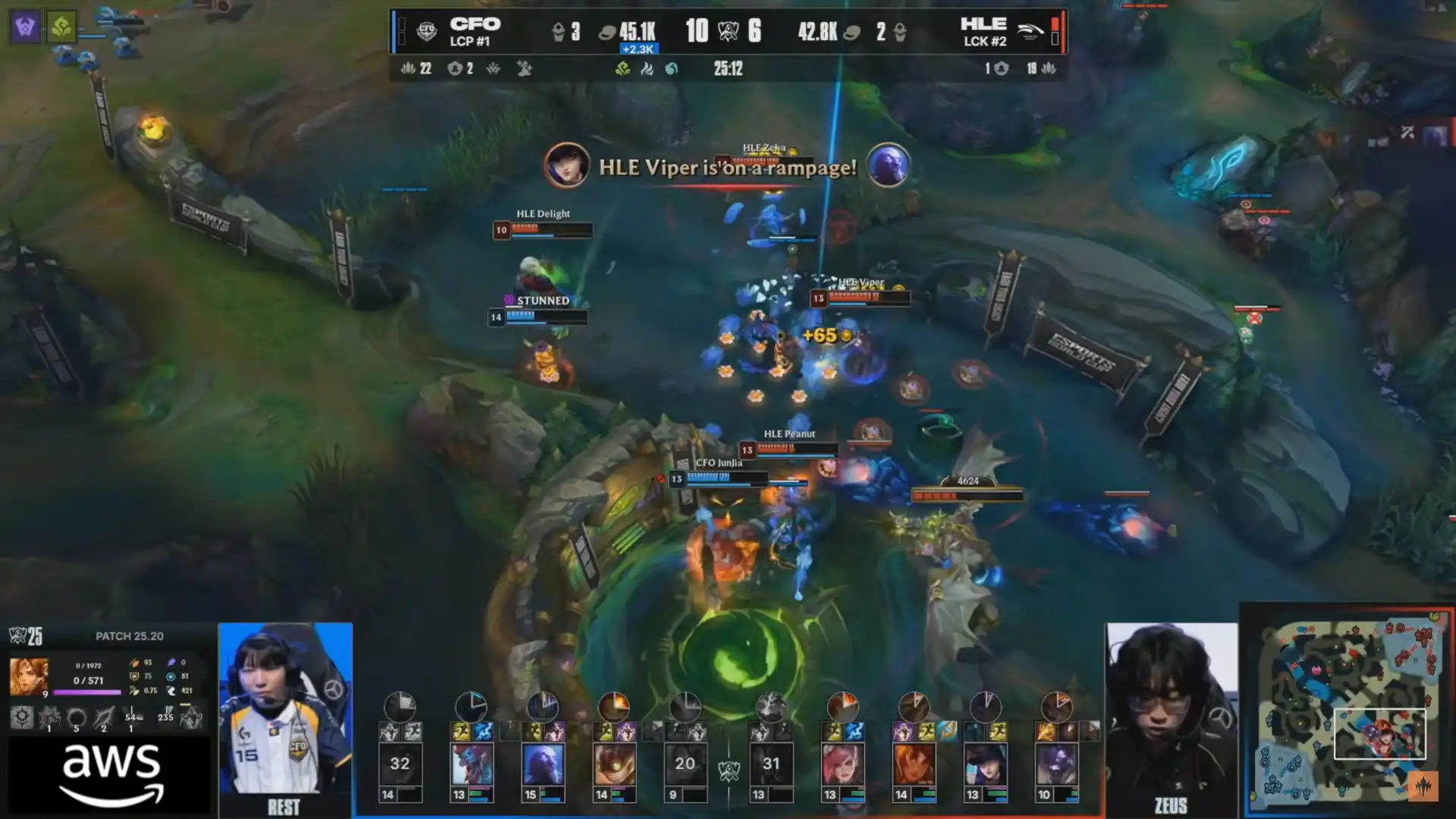
Task: Select the dead champion showing 32 respawn timer
Action: [x=400, y=764]
